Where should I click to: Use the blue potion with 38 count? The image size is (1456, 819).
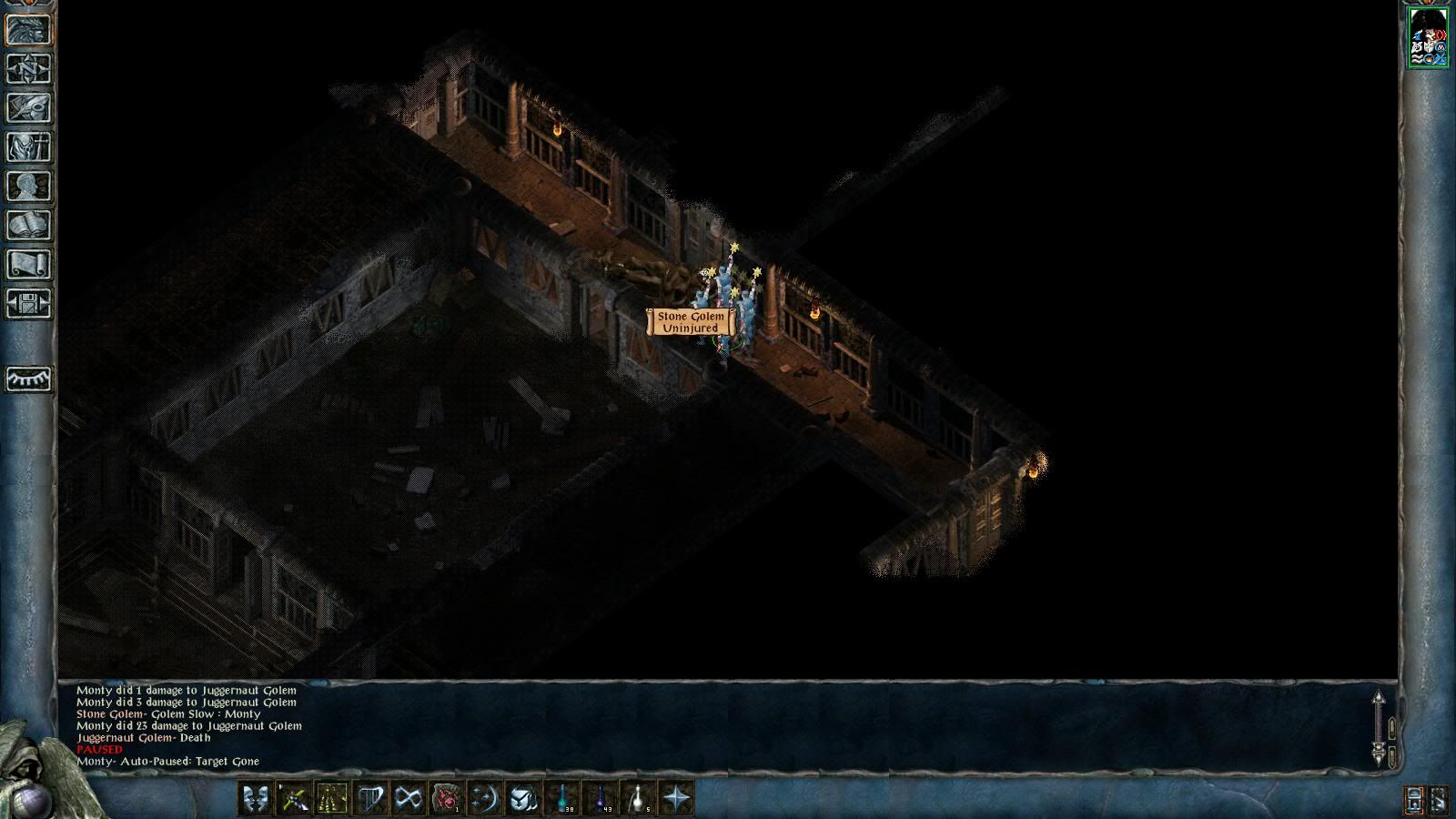[x=563, y=799]
